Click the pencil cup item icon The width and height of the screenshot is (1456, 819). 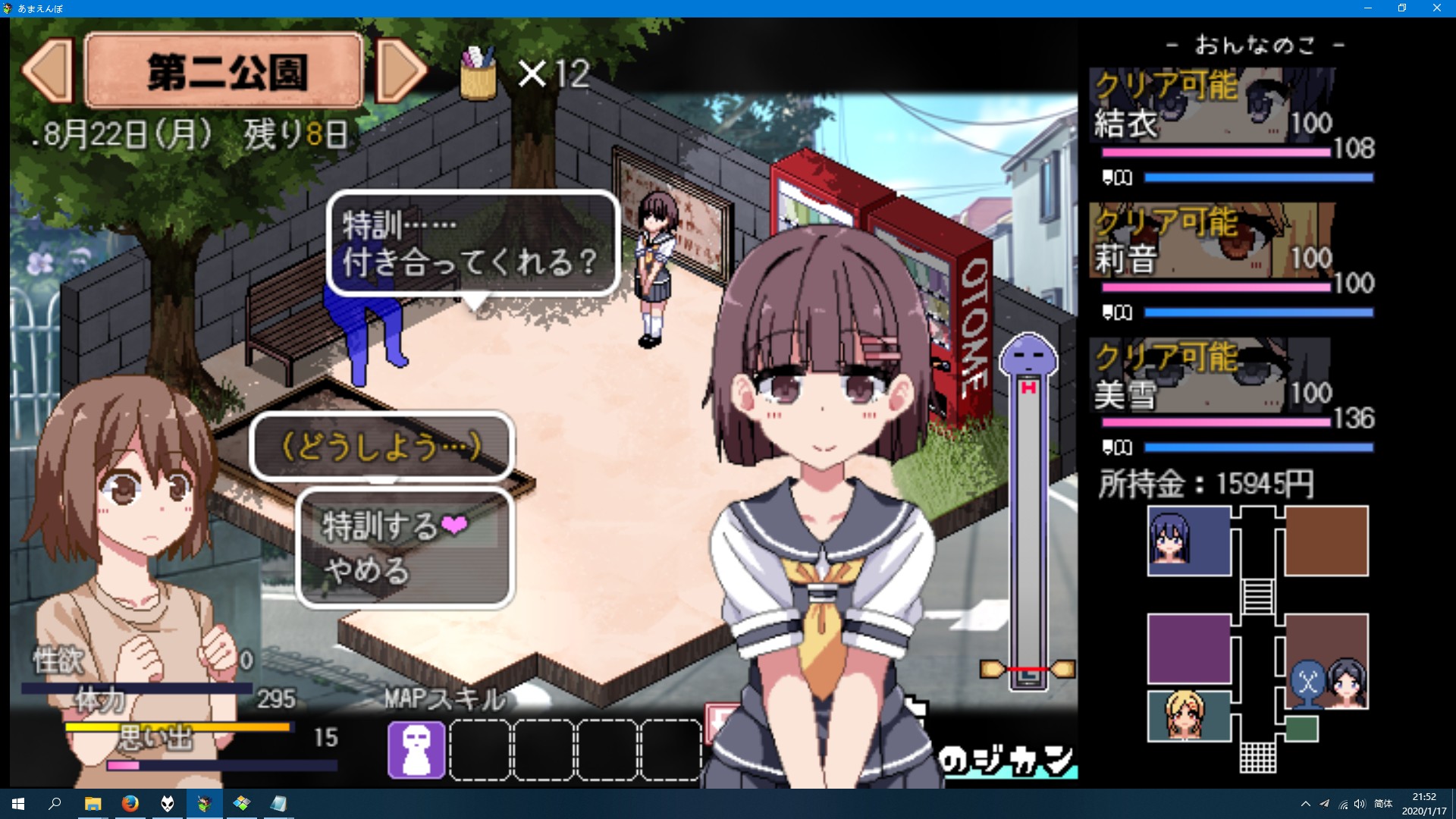pos(479,73)
